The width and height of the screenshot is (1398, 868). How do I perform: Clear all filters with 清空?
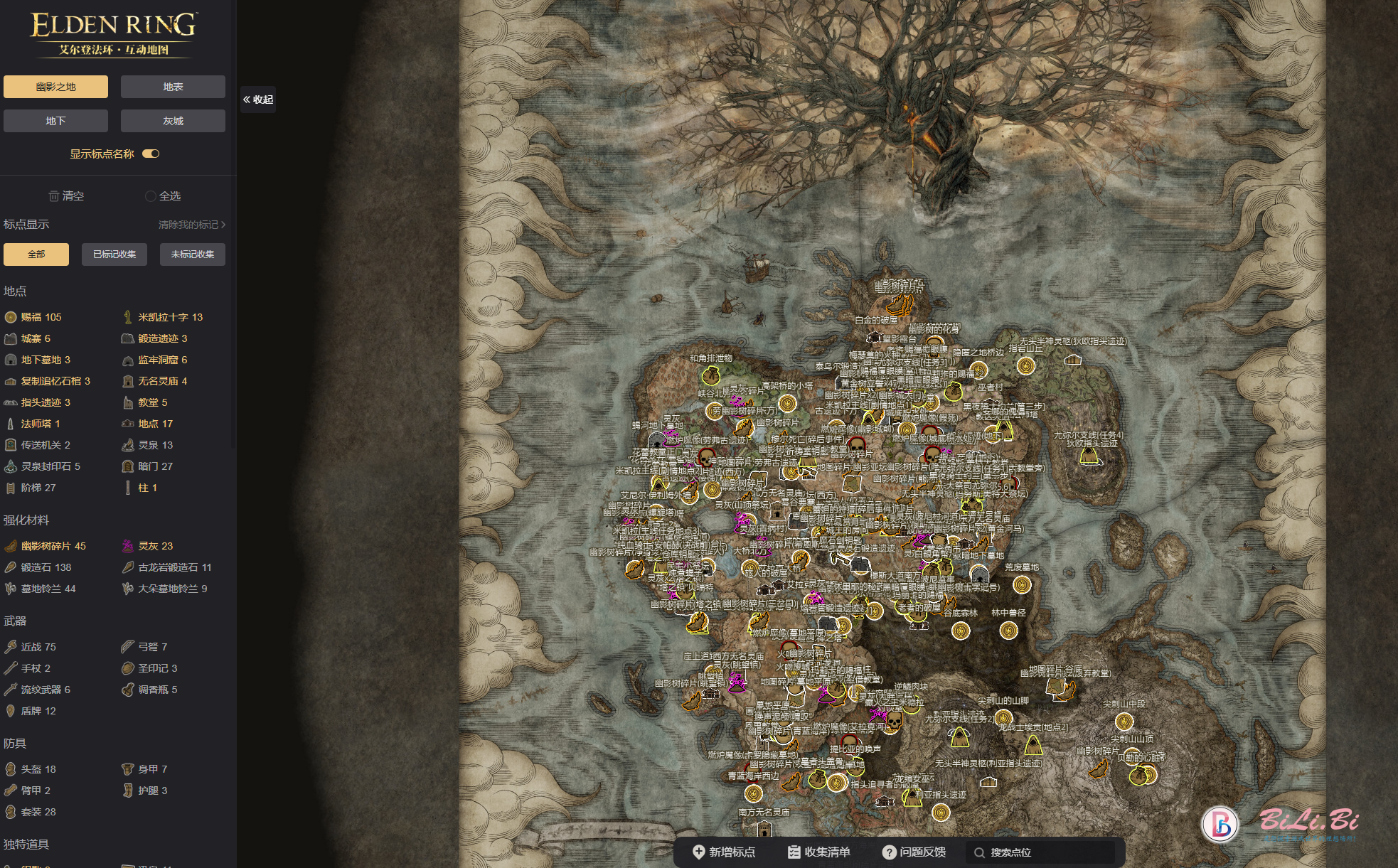pyautogui.click(x=66, y=196)
